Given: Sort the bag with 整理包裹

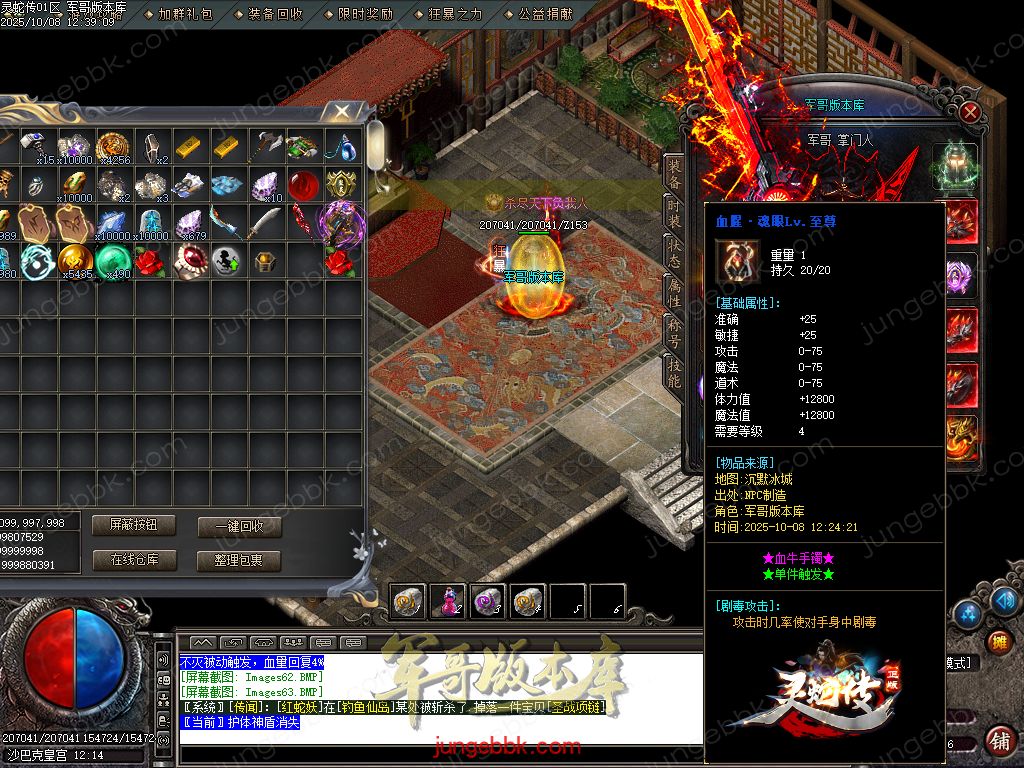Looking at the screenshot, I should coord(239,561).
